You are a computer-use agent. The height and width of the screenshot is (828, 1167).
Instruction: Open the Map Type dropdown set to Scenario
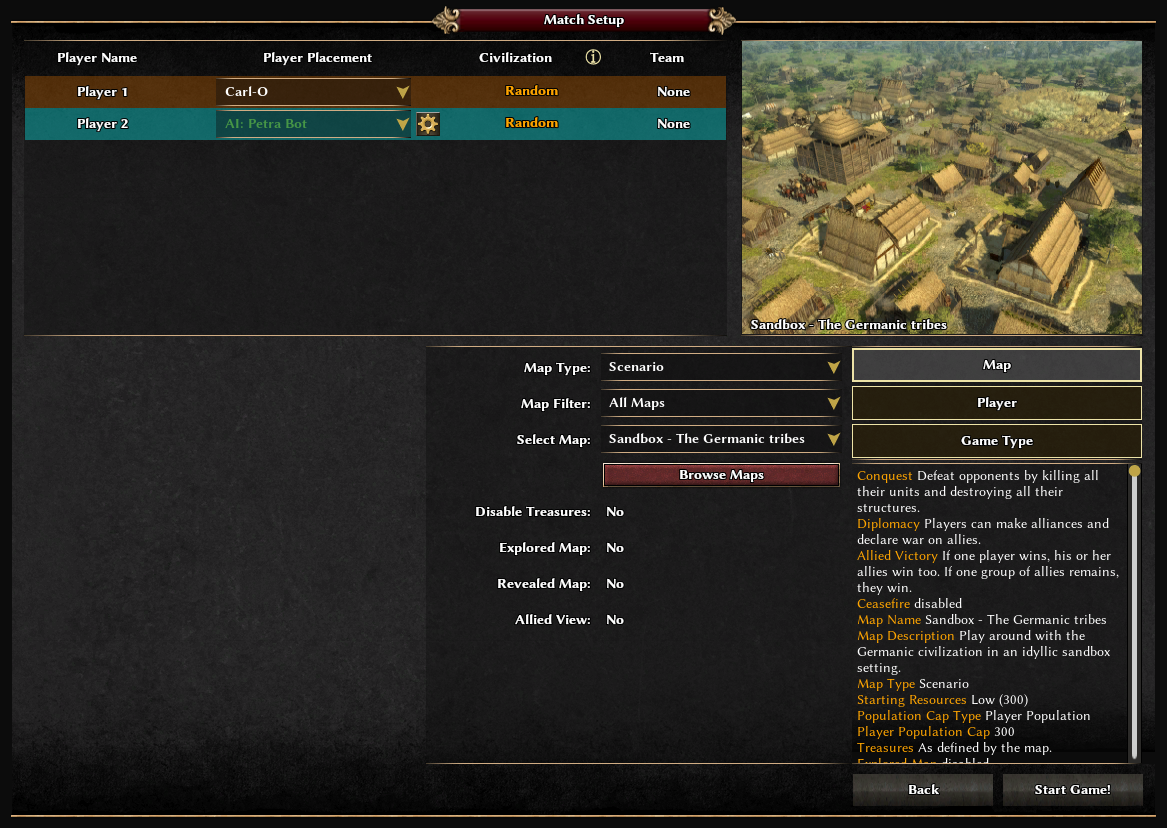[721, 367]
